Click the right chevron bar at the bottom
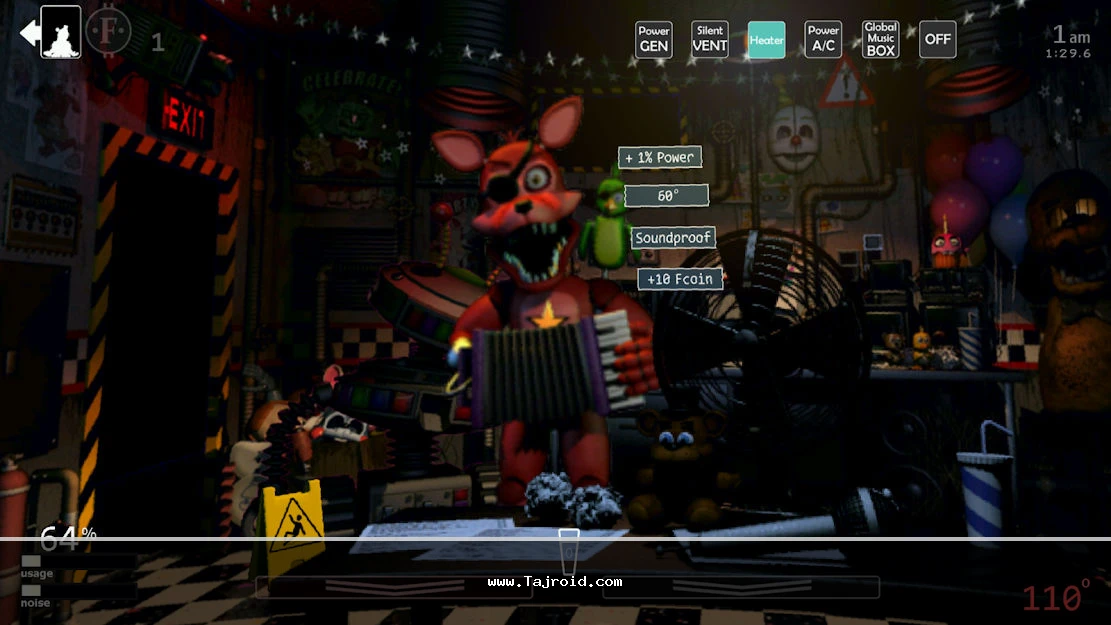This screenshot has height=625, width=1111. [740, 587]
